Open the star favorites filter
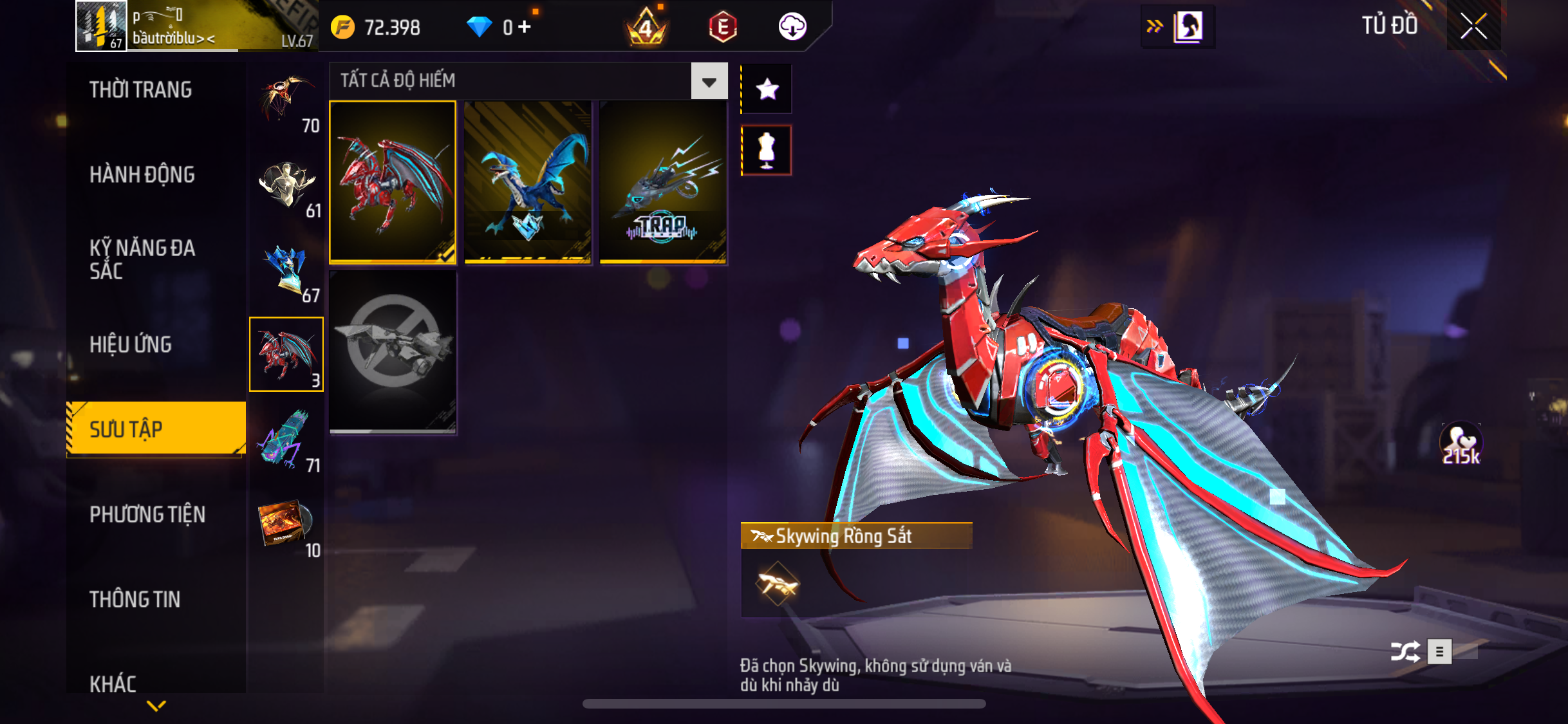The height and width of the screenshot is (724, 1568). tap(767, 89)
